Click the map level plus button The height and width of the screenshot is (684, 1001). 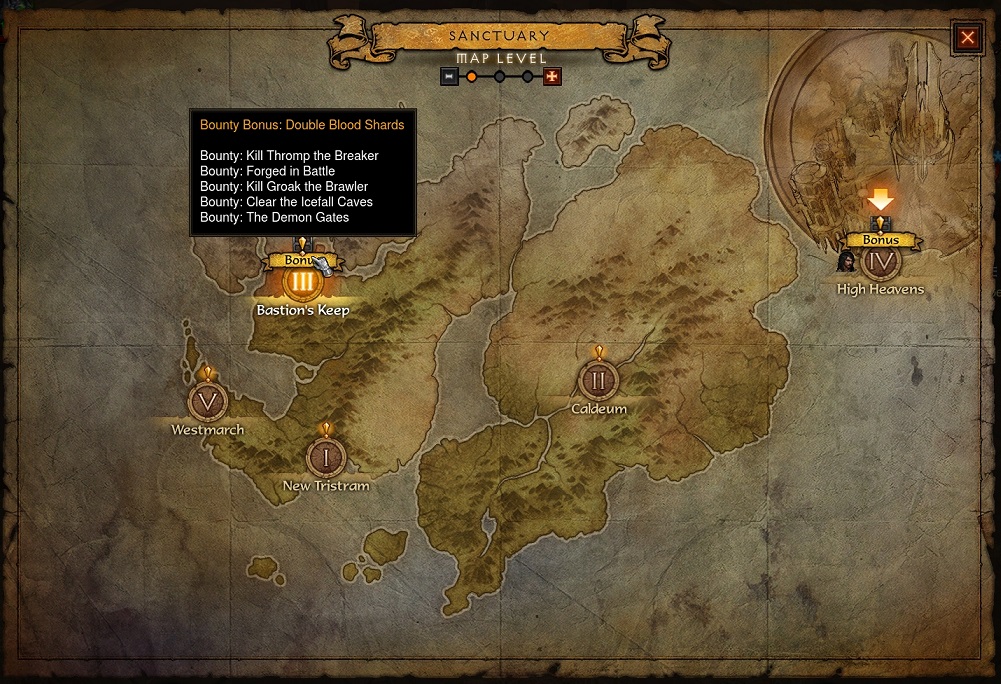[x=552, y=76]
